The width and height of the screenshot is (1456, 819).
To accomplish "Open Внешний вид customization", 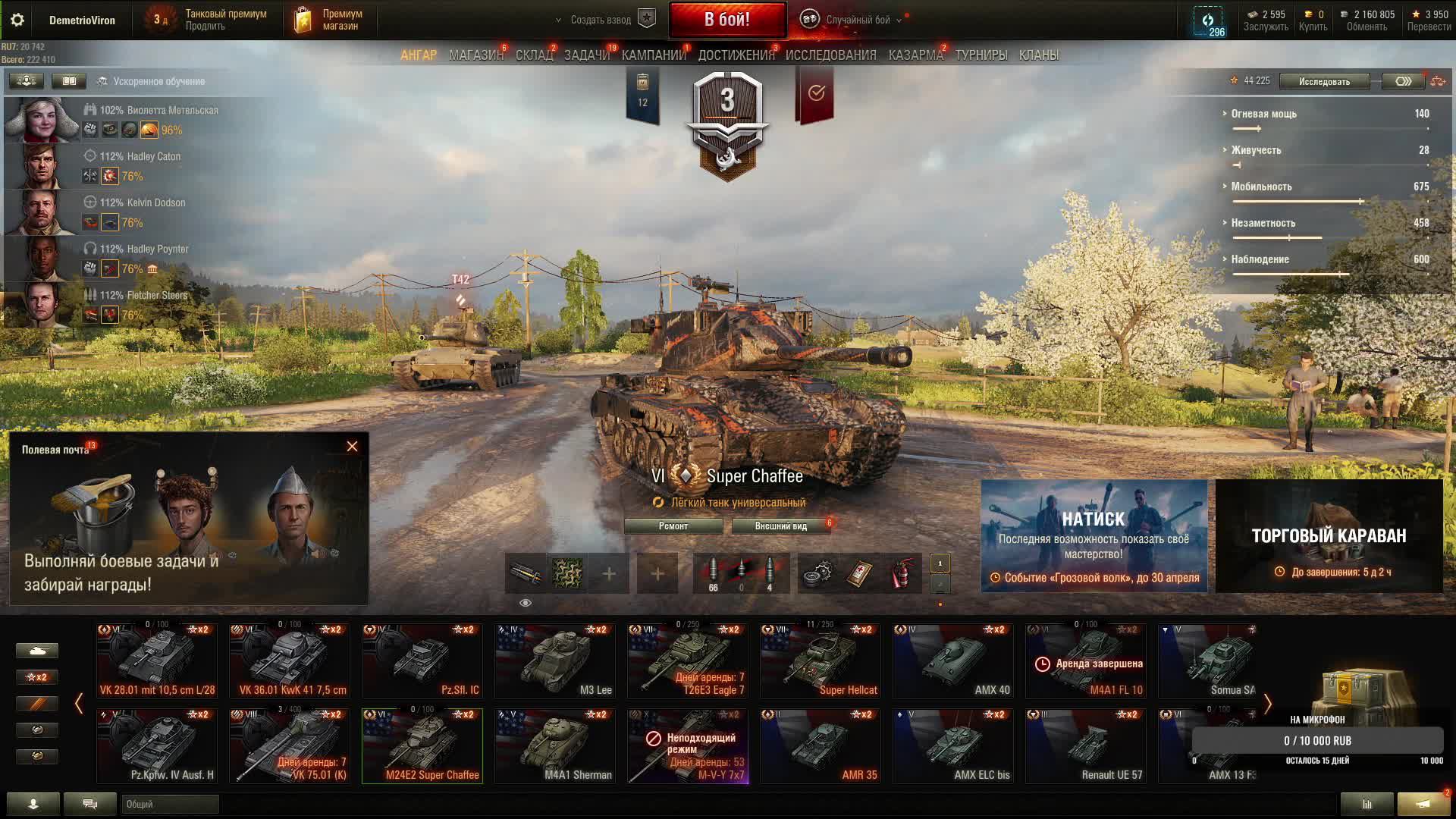I will [x=780, y=526].
